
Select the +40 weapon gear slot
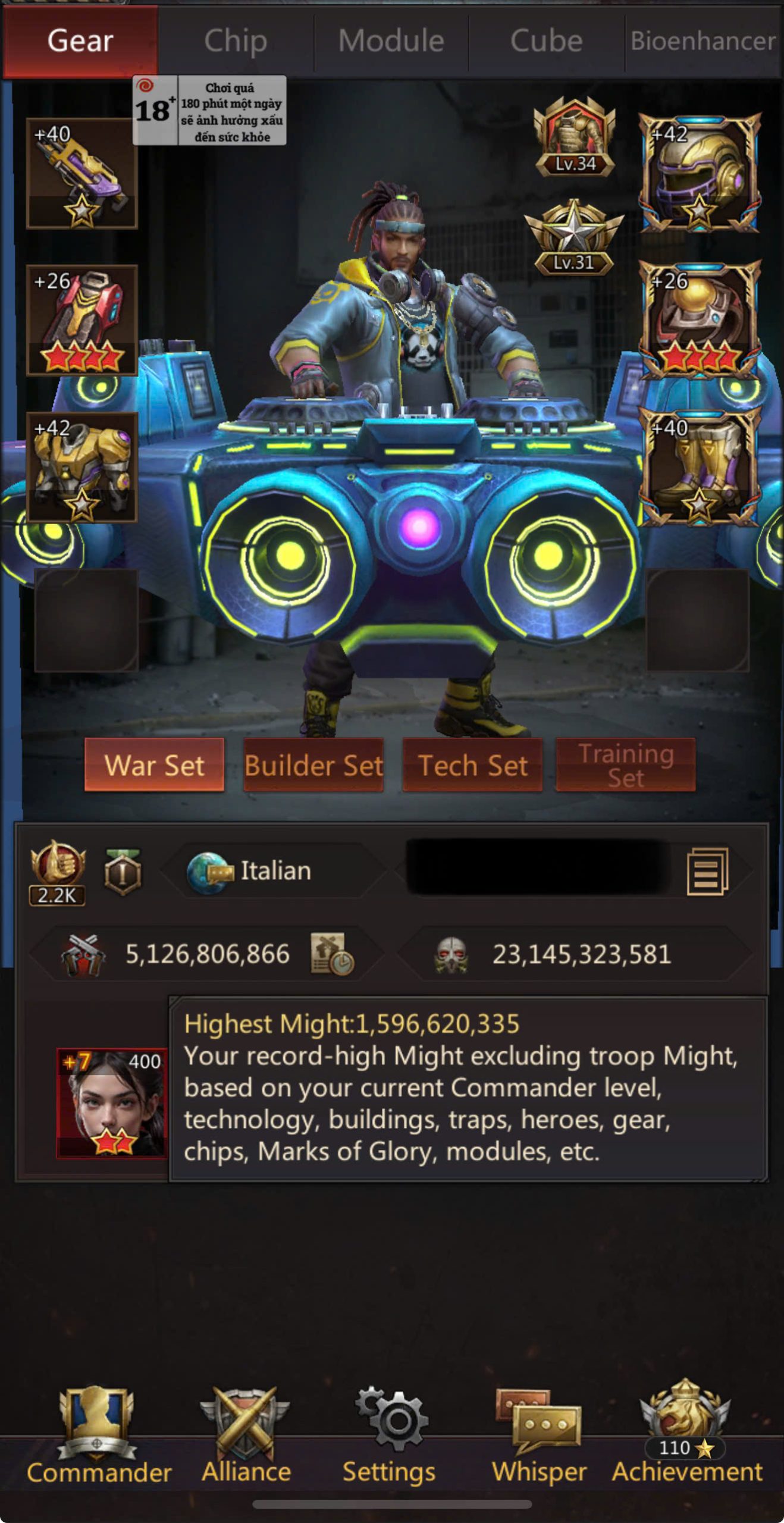pos(82,173)
